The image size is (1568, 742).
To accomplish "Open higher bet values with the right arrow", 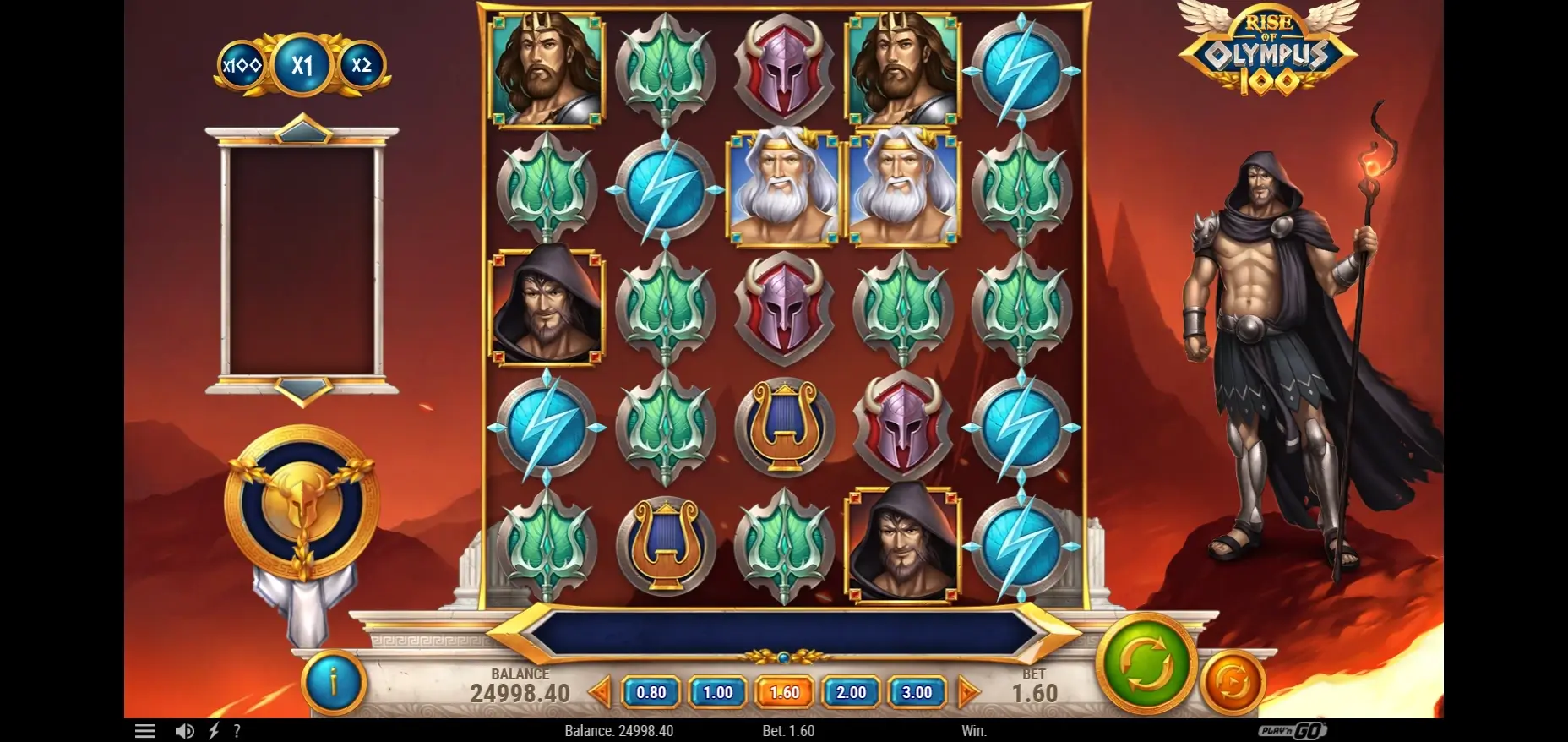I will [x=971, y=691].
